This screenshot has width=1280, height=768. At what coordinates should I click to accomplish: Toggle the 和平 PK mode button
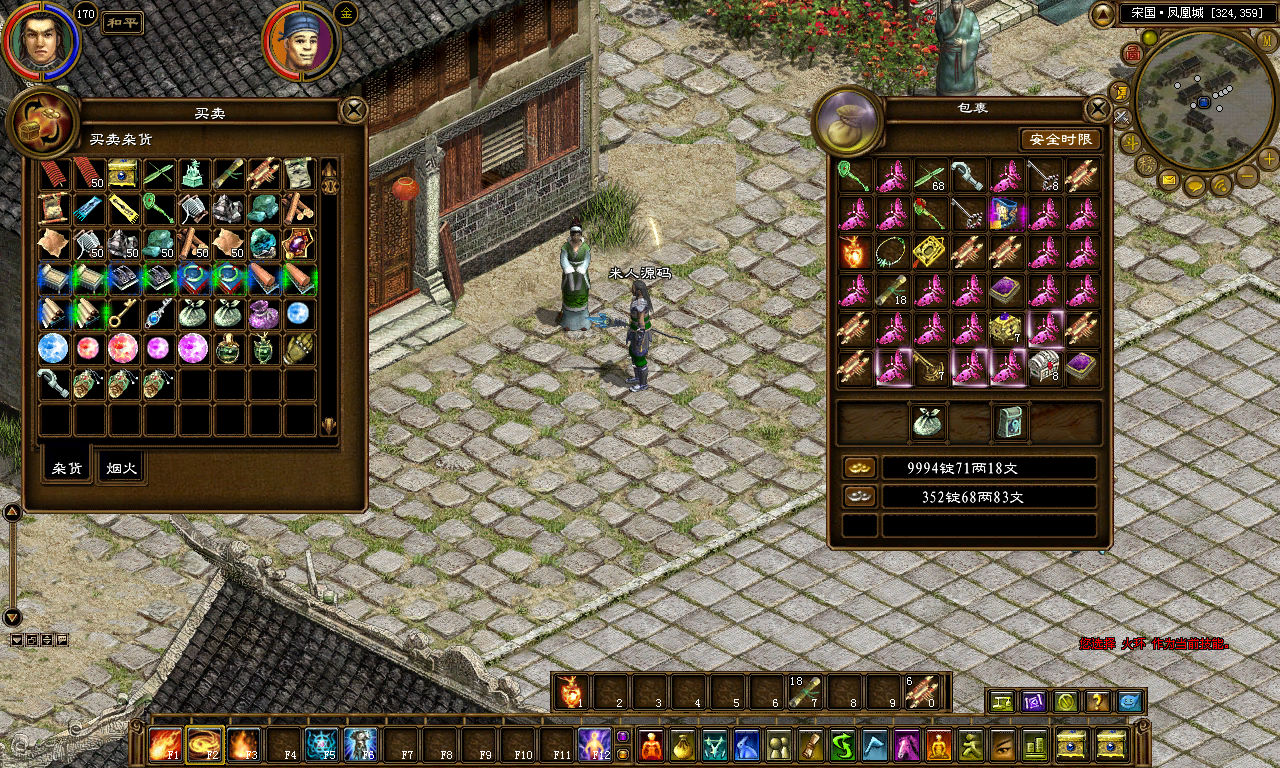(x=122, y=23)
